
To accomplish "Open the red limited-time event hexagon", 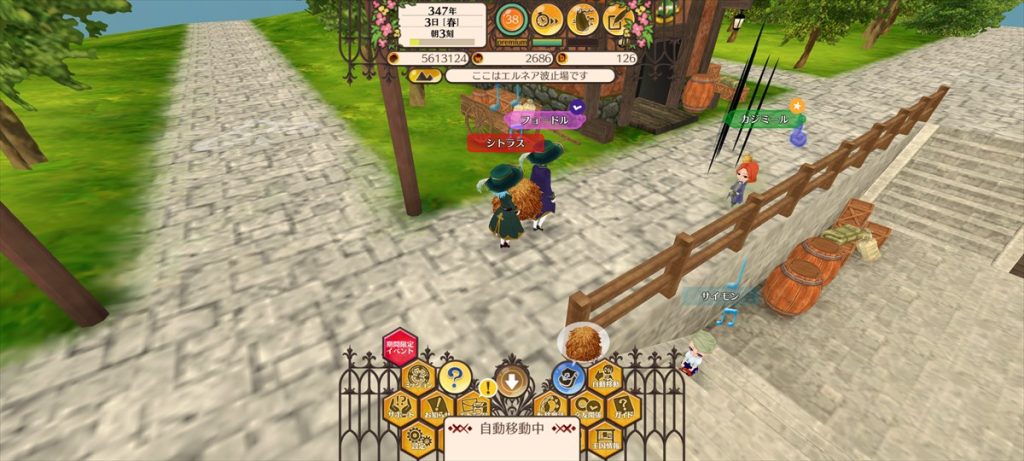I will point(399,347).
